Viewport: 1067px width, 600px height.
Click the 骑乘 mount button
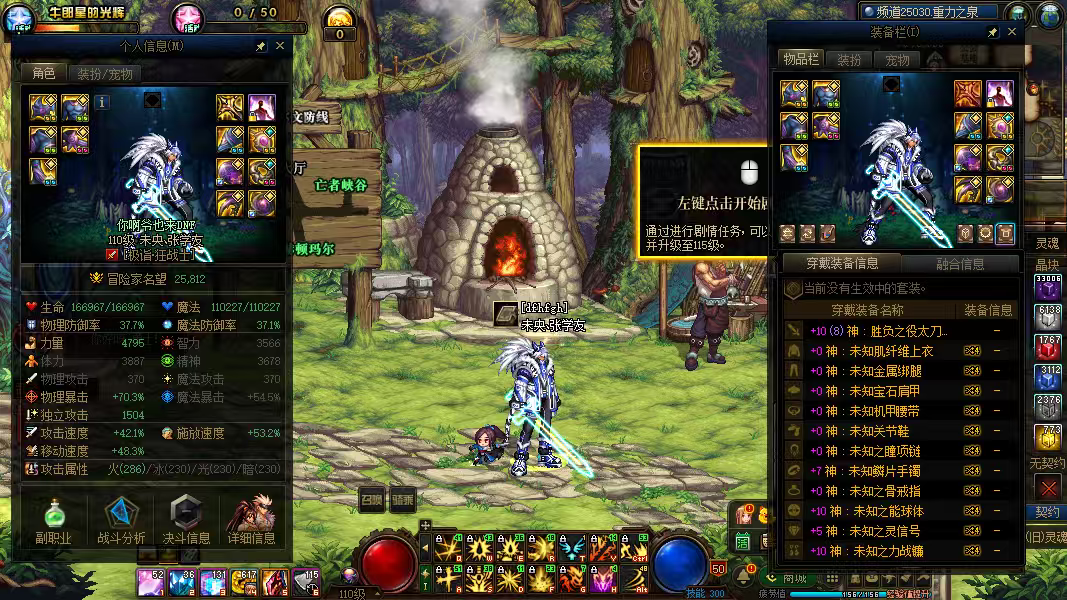(x=403, y=500)
